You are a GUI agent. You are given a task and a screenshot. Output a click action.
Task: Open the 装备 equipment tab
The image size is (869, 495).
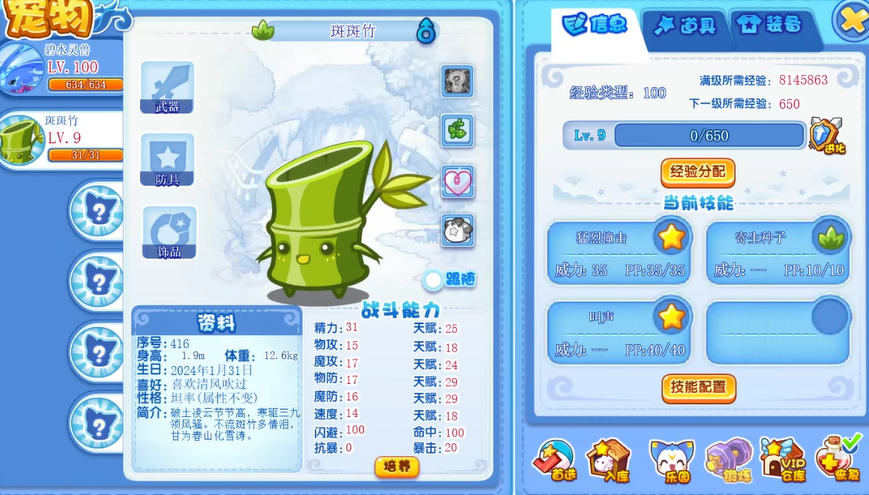769,26
